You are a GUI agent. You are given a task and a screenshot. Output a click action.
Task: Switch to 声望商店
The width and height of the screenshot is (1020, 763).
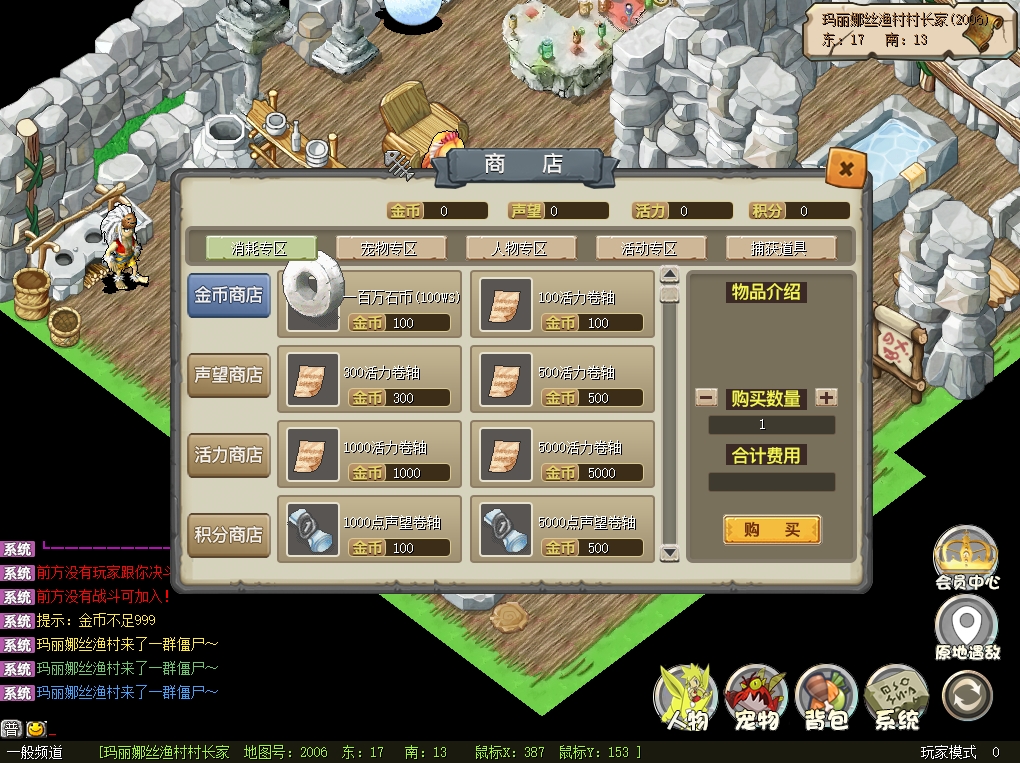pyautogui.click(x=229, y=375)
